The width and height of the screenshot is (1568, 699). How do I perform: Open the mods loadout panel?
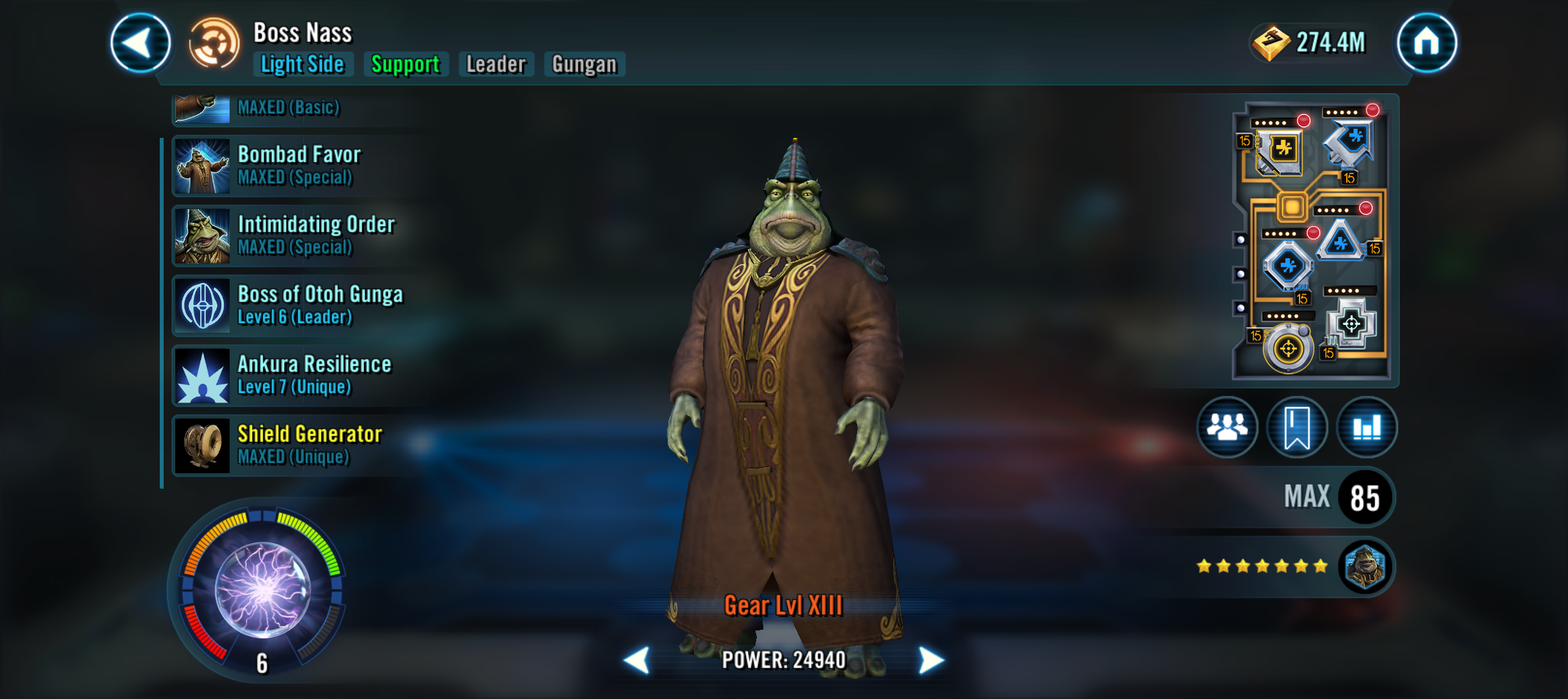tap(1313, 241)
